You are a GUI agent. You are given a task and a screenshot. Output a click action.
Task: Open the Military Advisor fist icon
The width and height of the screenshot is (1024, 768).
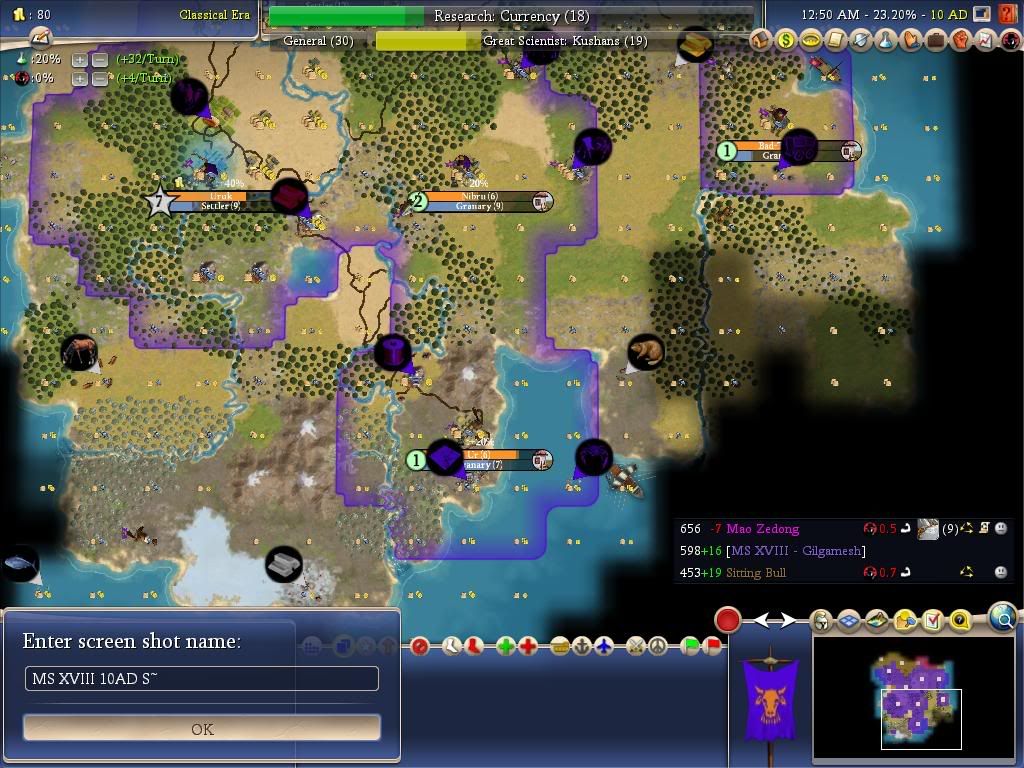(x=959, y=41)
